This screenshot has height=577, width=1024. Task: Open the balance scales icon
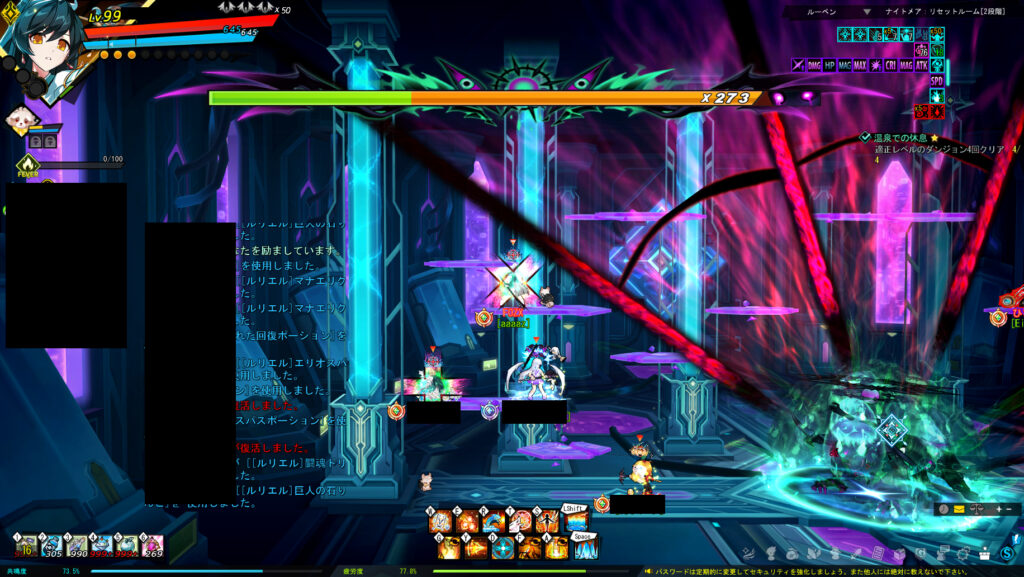976,509
